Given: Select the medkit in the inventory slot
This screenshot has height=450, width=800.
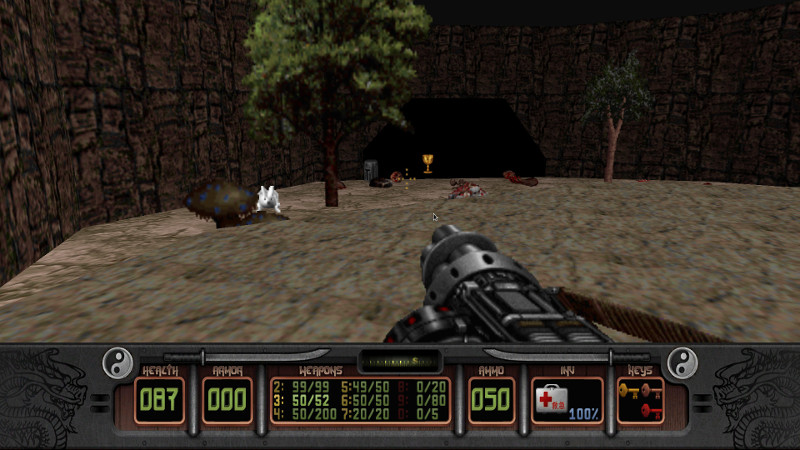Looking at the screenshot, I should click(x=554, y=399).
